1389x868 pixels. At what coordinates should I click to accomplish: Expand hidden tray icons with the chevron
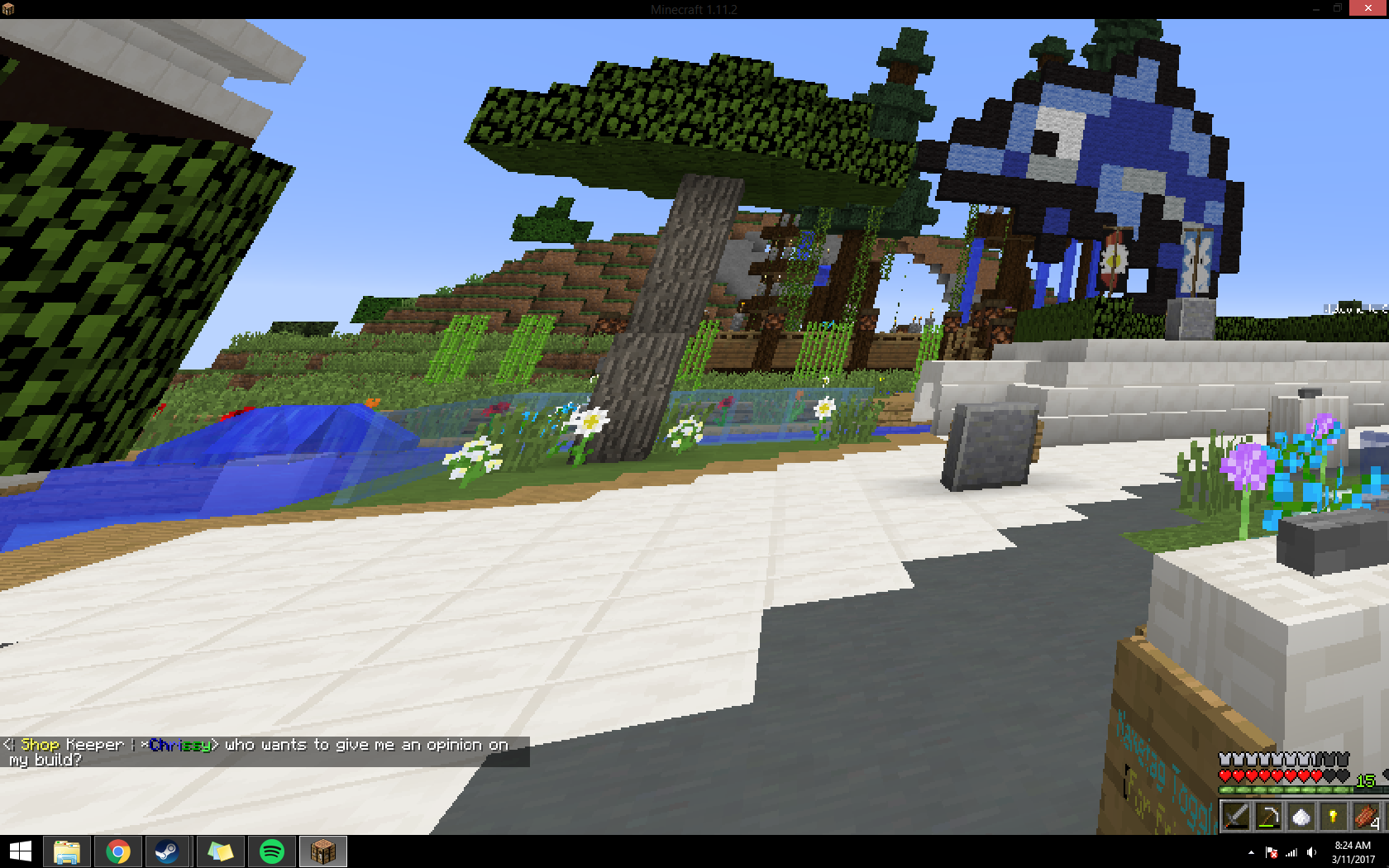click(x=1249, y=851)
